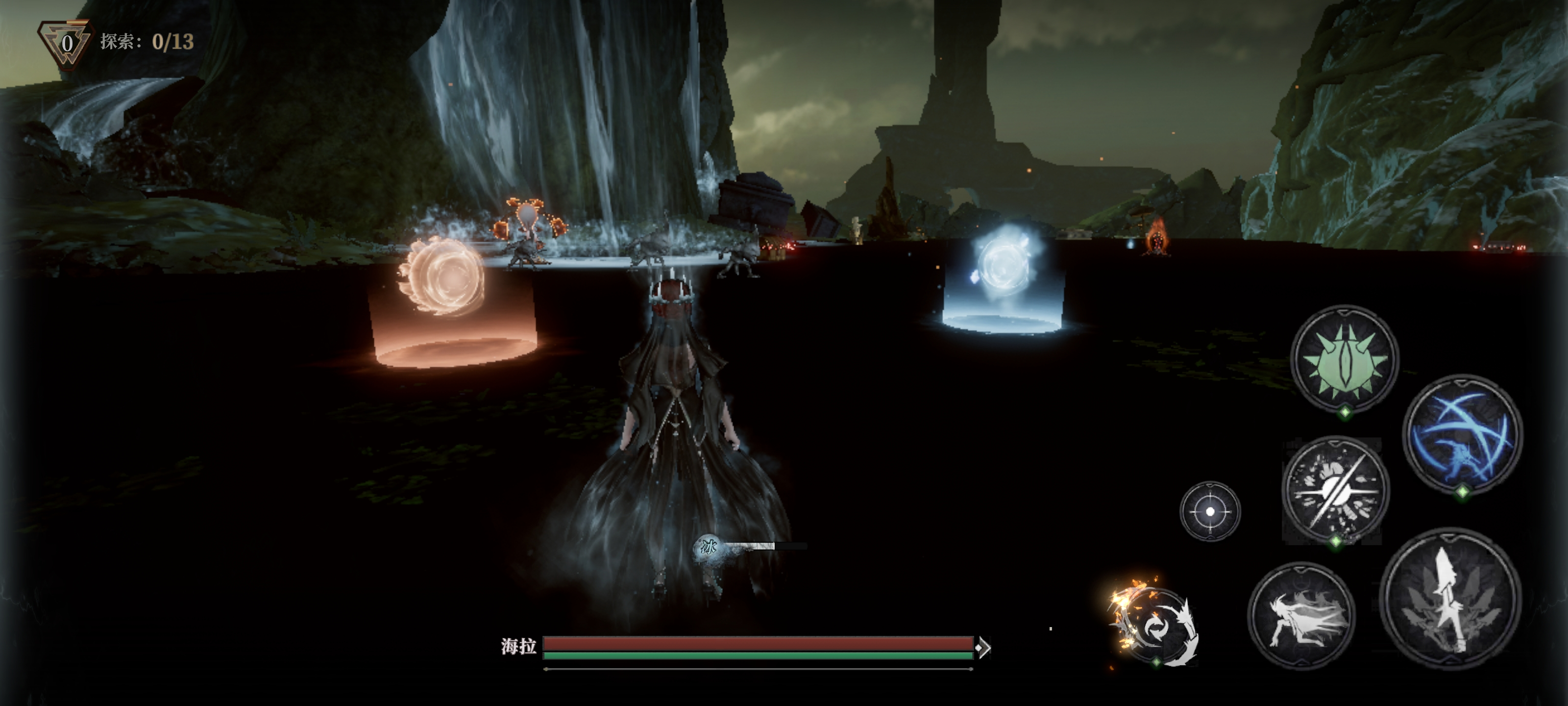Image resolution: width=1568 pixels, height=706 pixels.
Task: Activate the green spiked shield skill
Action: pyautogui.click(x=1345, y=359)
